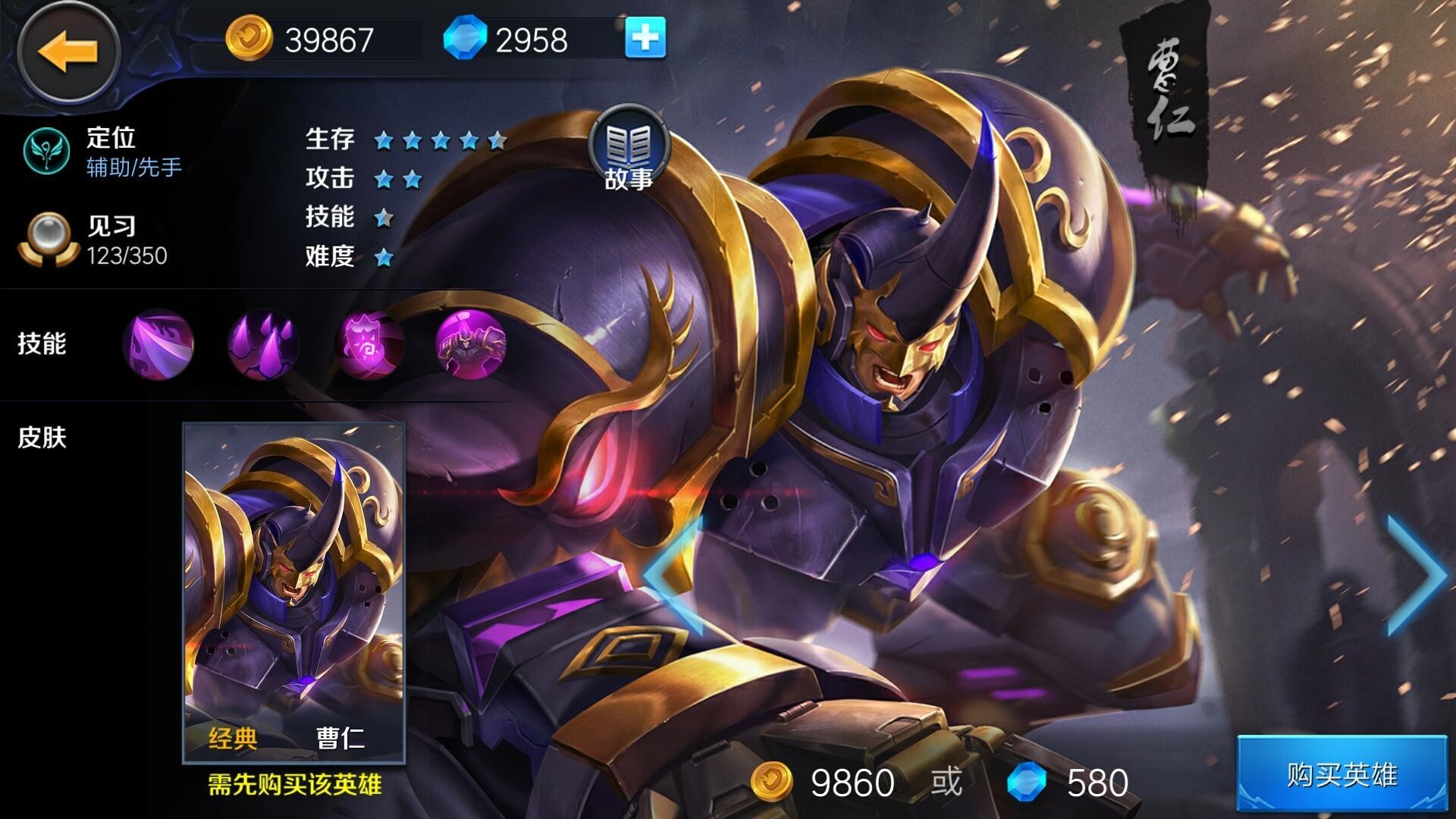View the armored hero portrait skill
This screenshot has width=1456, height=819.
471,344
